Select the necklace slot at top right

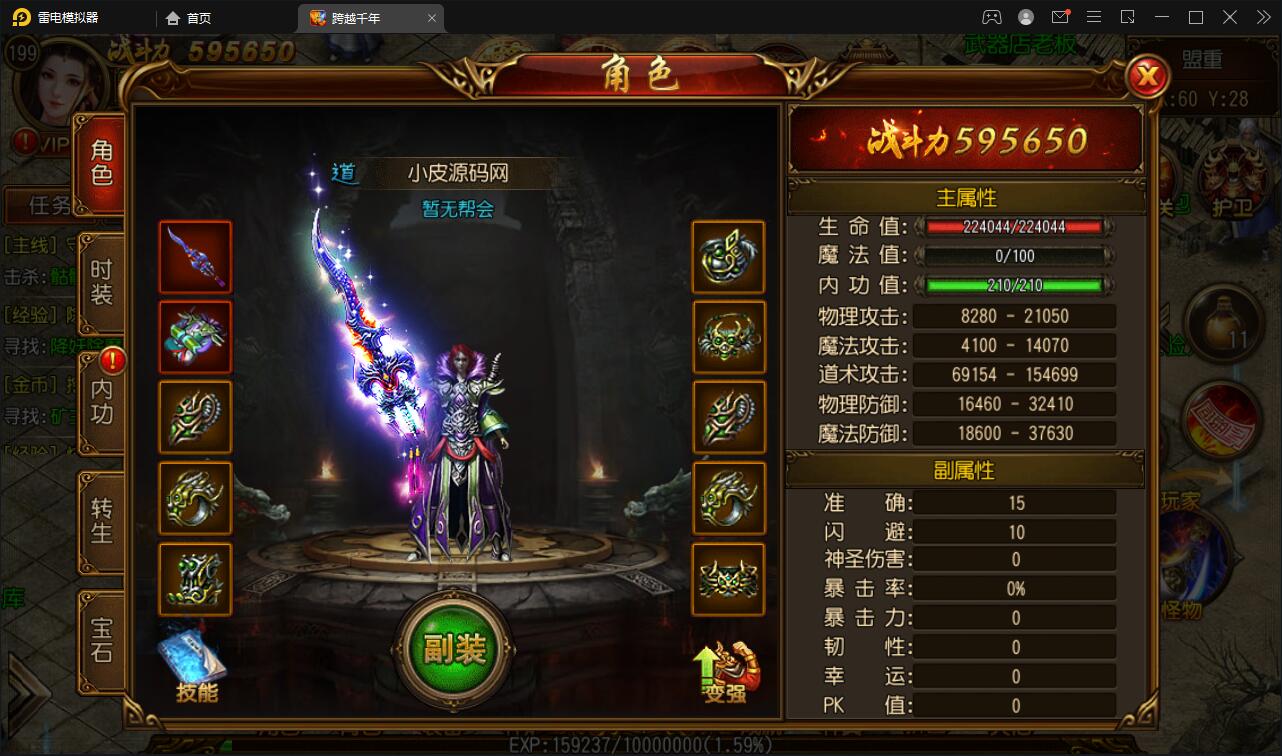(x=728, y=257)
